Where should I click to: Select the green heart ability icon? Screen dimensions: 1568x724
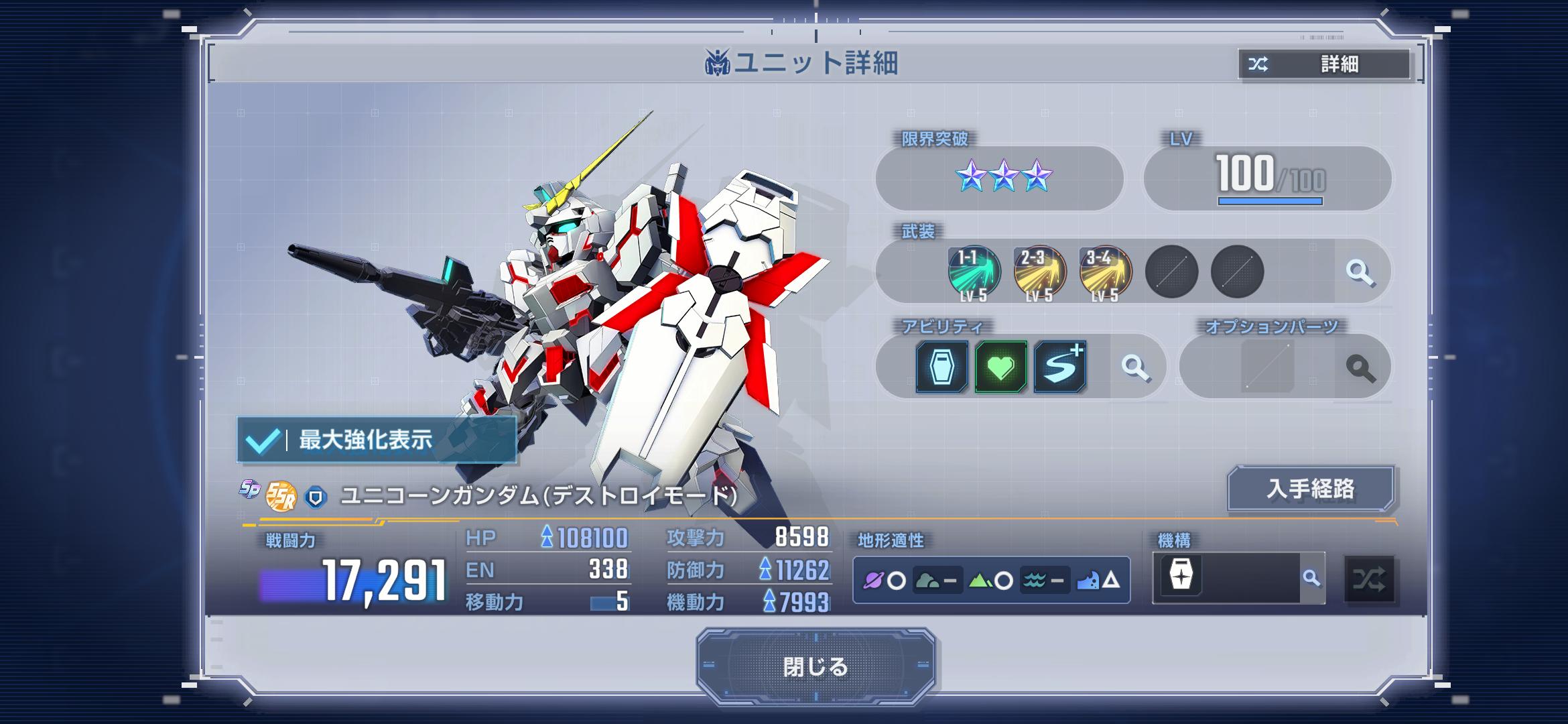(x=1000, y=367)
